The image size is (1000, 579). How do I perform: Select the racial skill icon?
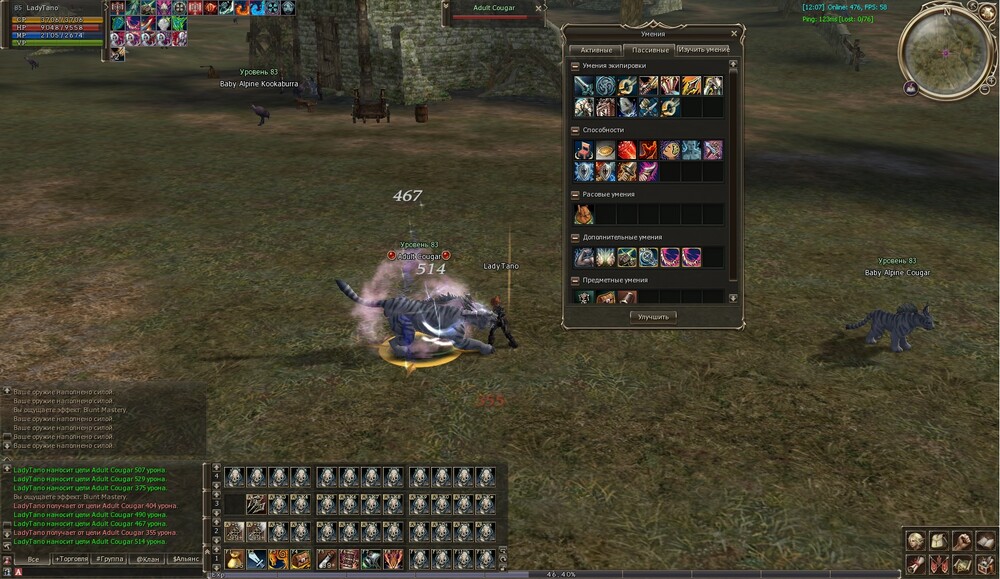coord(583,214)
